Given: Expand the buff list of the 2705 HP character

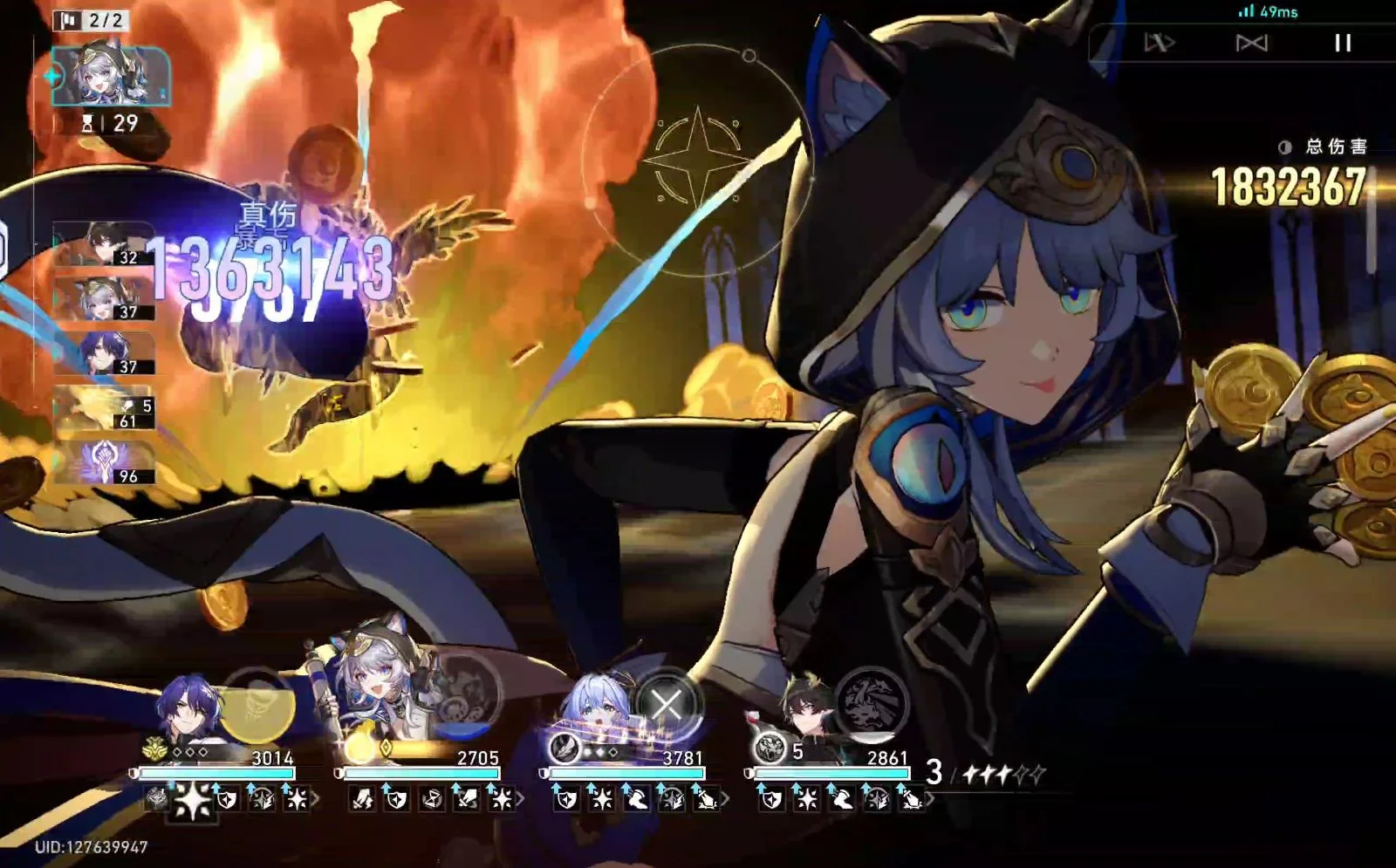Looking at the screenshot, I should click(521, 798).
